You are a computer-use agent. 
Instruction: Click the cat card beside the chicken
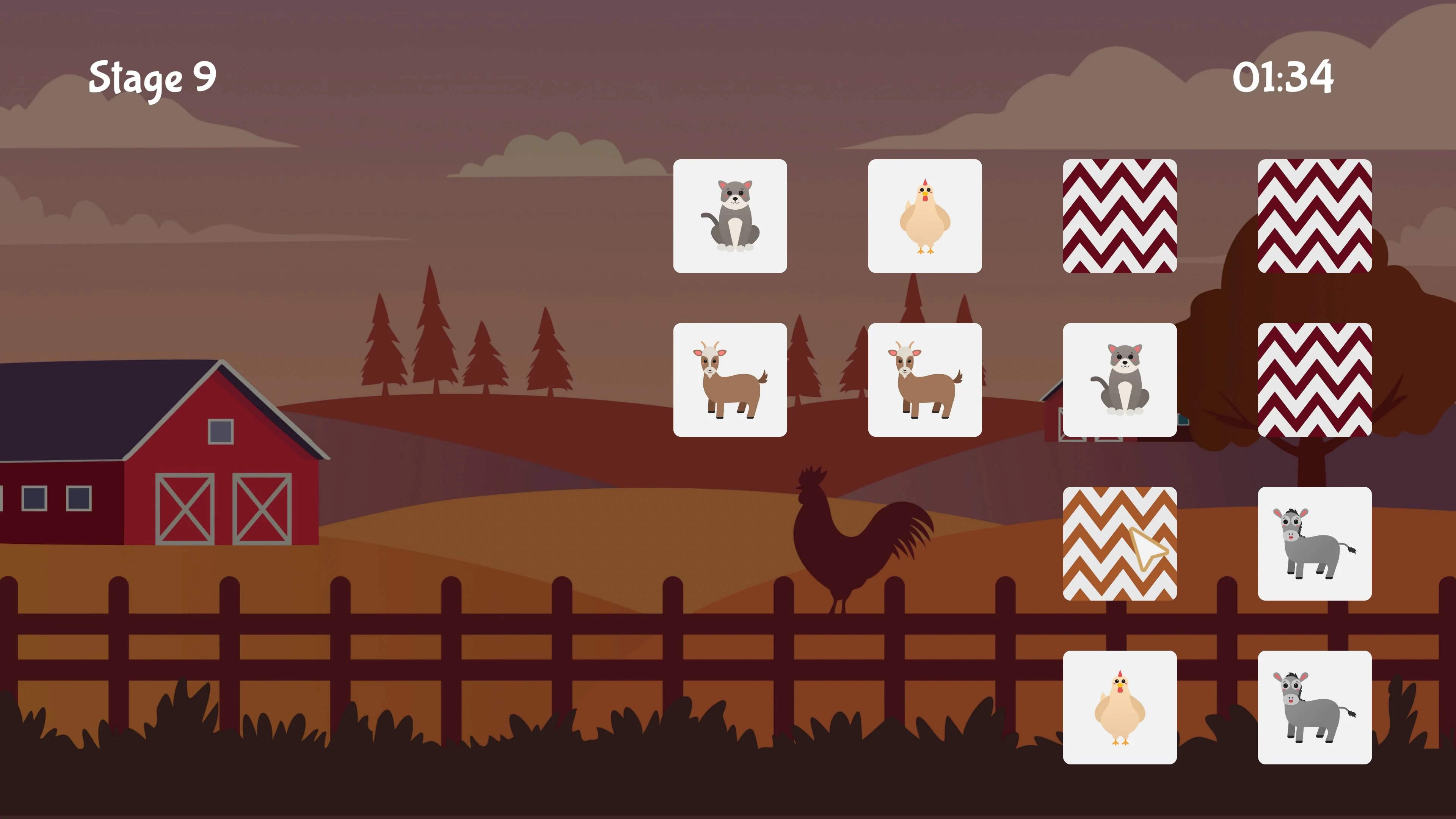[x=730, y=216]
